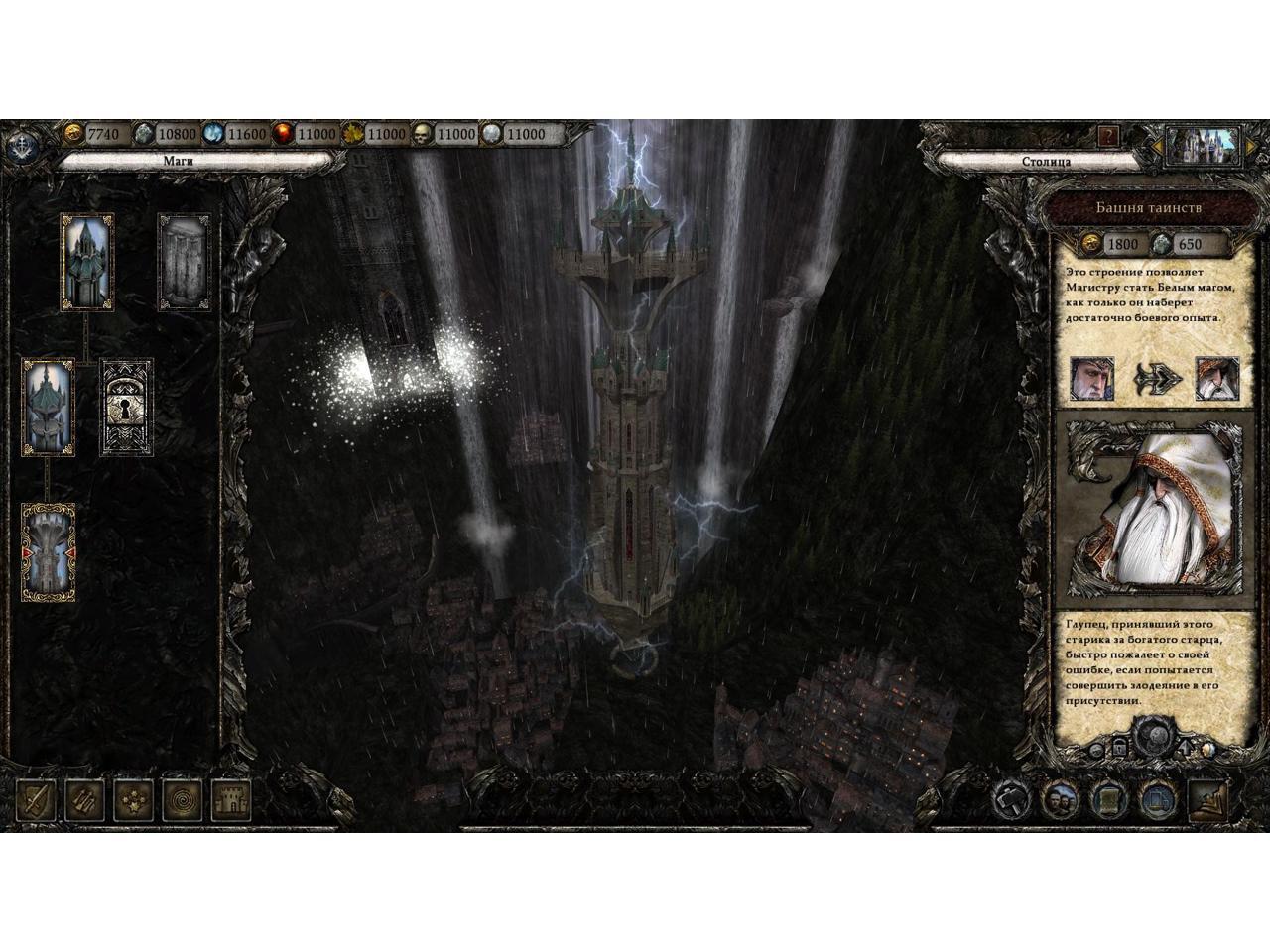Screen dimensions: 1270x952
Task: Switch to the arrows building category
Action: [x=84, y=798]
